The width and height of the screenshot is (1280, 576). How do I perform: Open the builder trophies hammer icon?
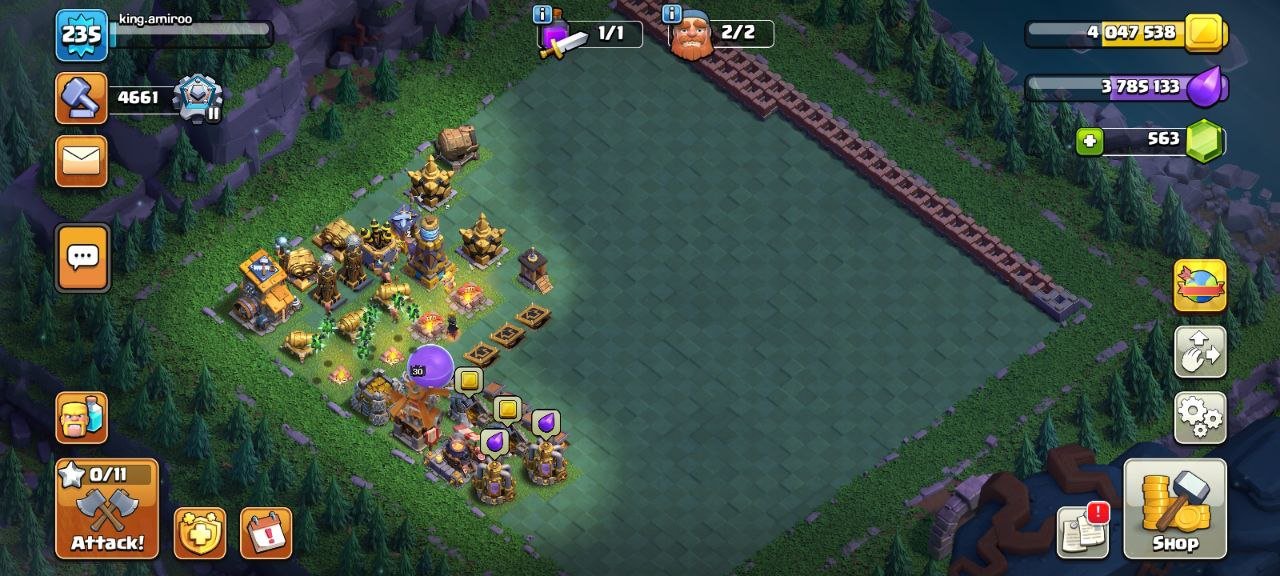[81, 97]
